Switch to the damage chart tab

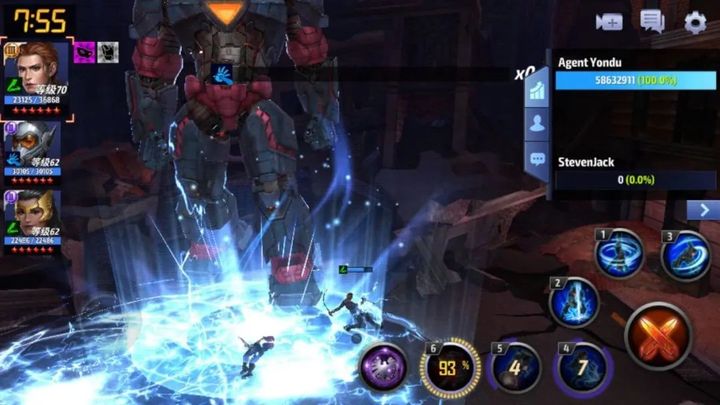[536, 90]
